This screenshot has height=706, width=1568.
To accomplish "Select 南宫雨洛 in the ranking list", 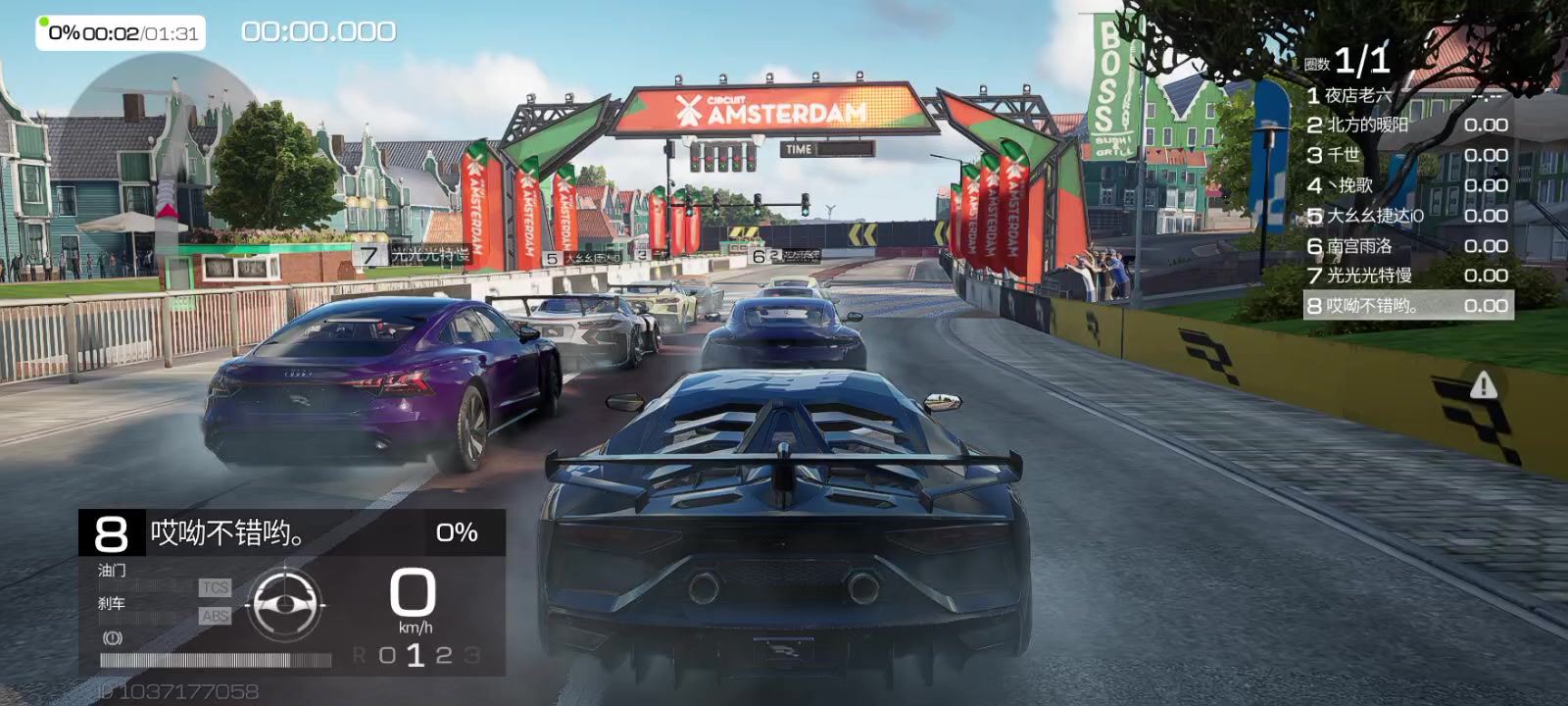I will point(1406,246).
